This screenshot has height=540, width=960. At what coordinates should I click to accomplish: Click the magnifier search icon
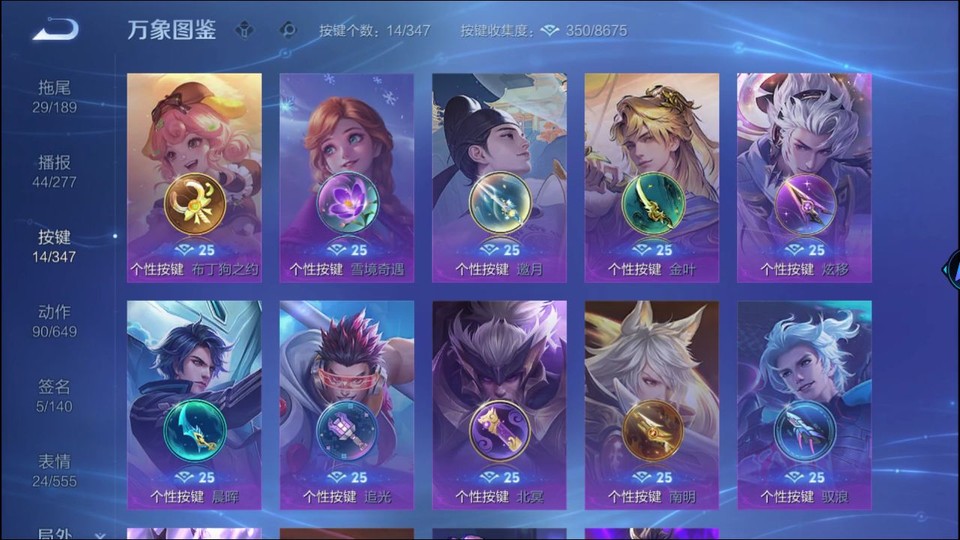click(x=288, y=30)
